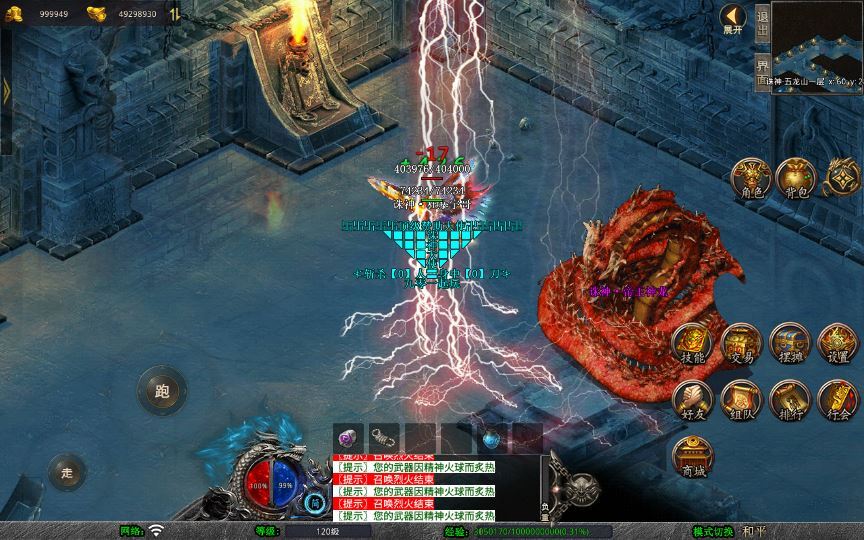Screen dimensions: 864x540
Task: Switch attack mode via 模式切换
Action: pyautogui.click(x=714, y=531)
